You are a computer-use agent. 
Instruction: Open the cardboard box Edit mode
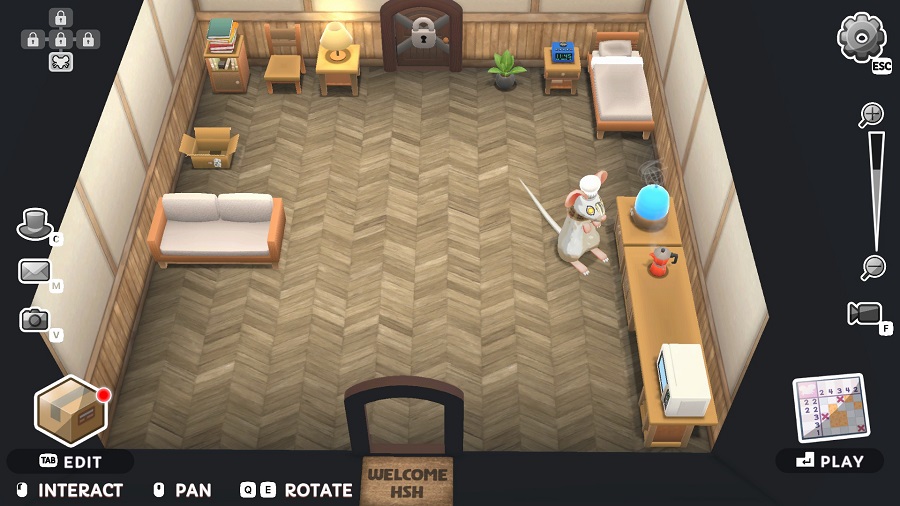pyautogui.click(x=69, y=410)
